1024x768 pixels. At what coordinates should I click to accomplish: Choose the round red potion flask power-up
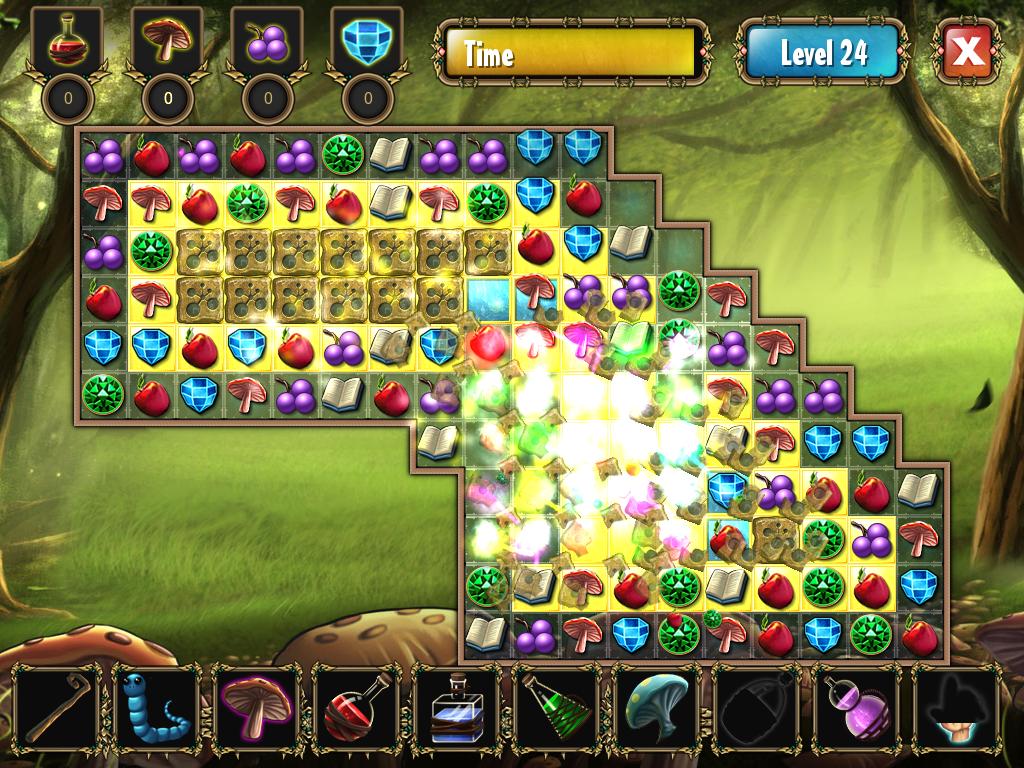coord(357,706)
